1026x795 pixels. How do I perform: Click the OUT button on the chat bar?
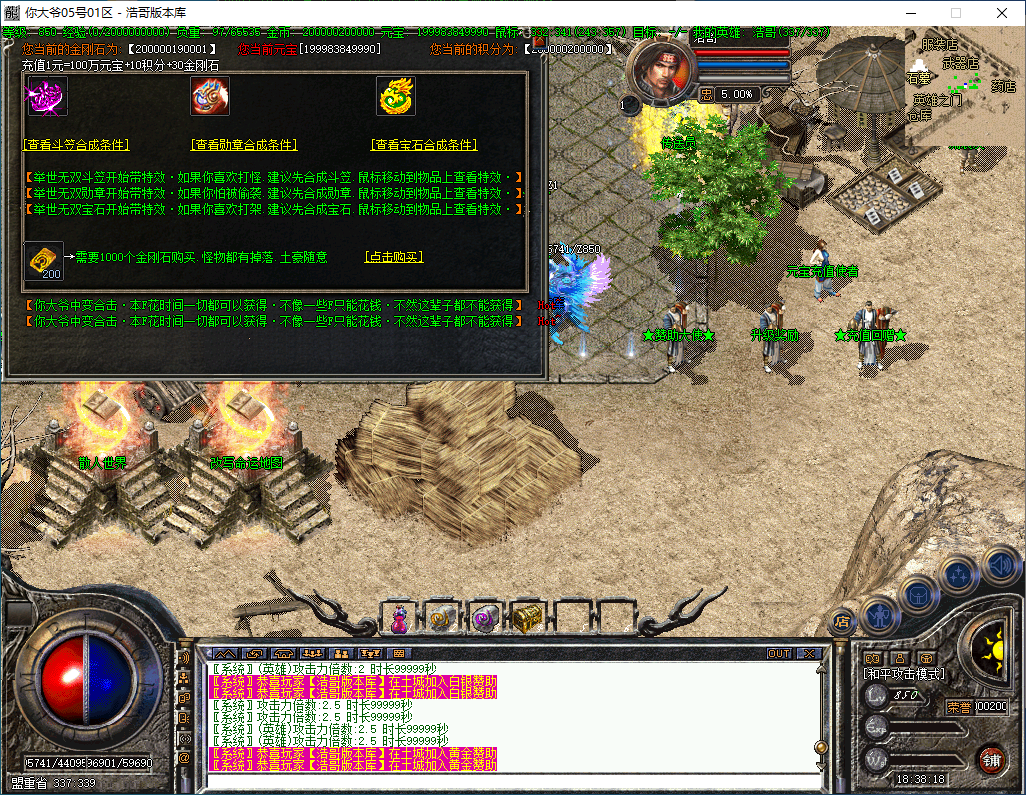click(x=779, y=653)
